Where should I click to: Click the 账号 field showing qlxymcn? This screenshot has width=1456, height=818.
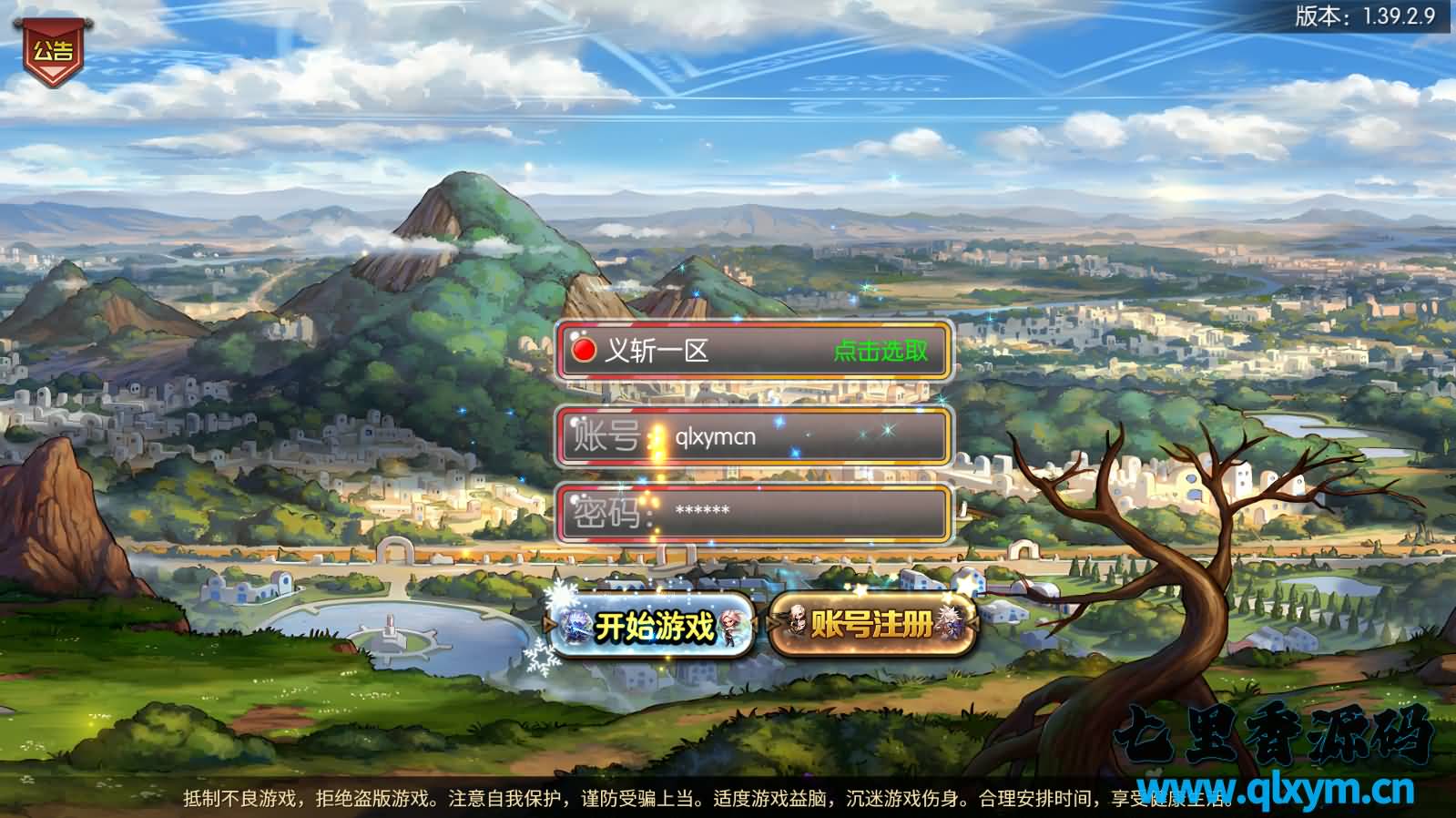[x=756, y=437]
